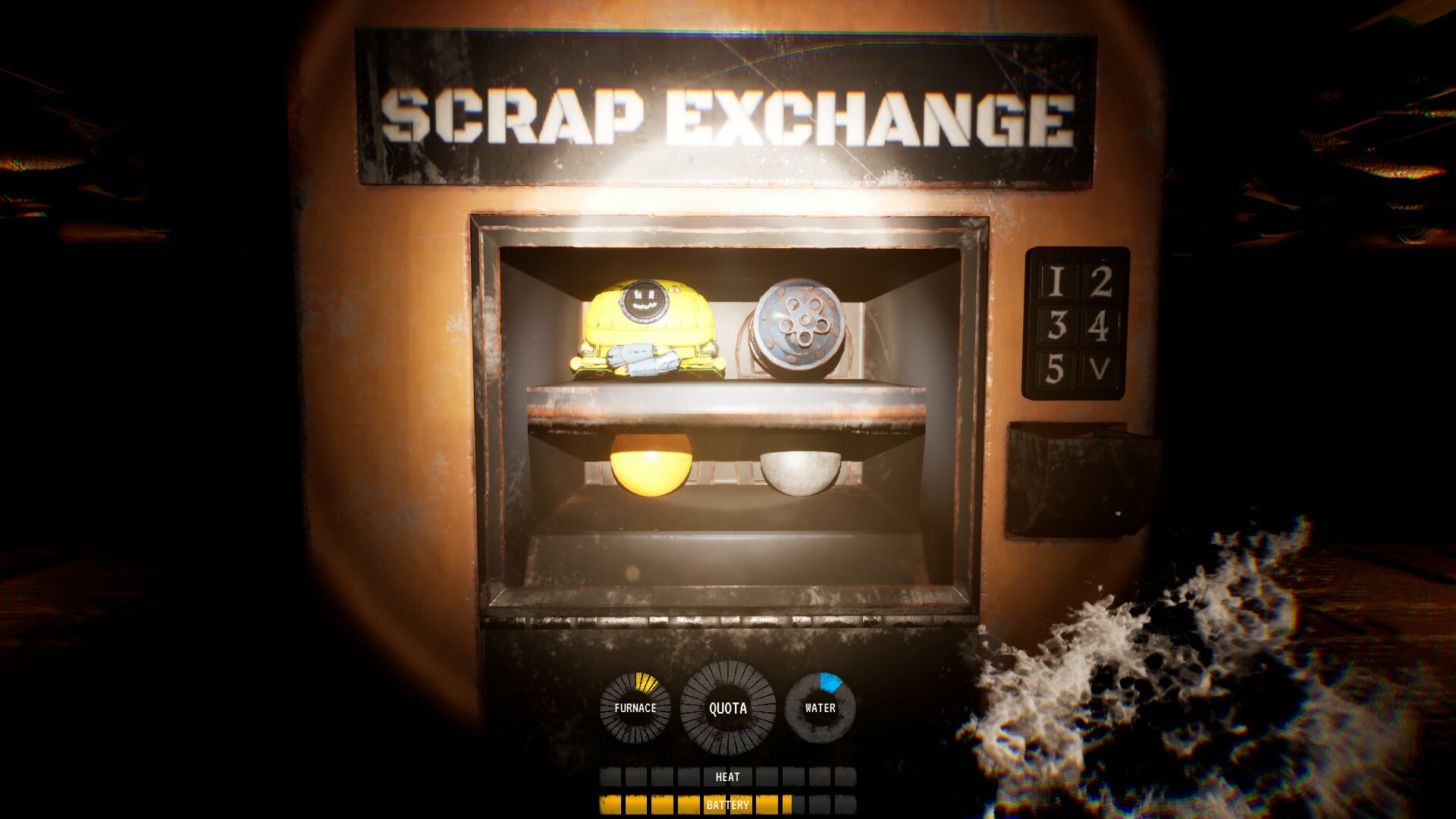Click the Furnace gauge dial
Screen dimensions: 1456x819
tap(635, 708)
